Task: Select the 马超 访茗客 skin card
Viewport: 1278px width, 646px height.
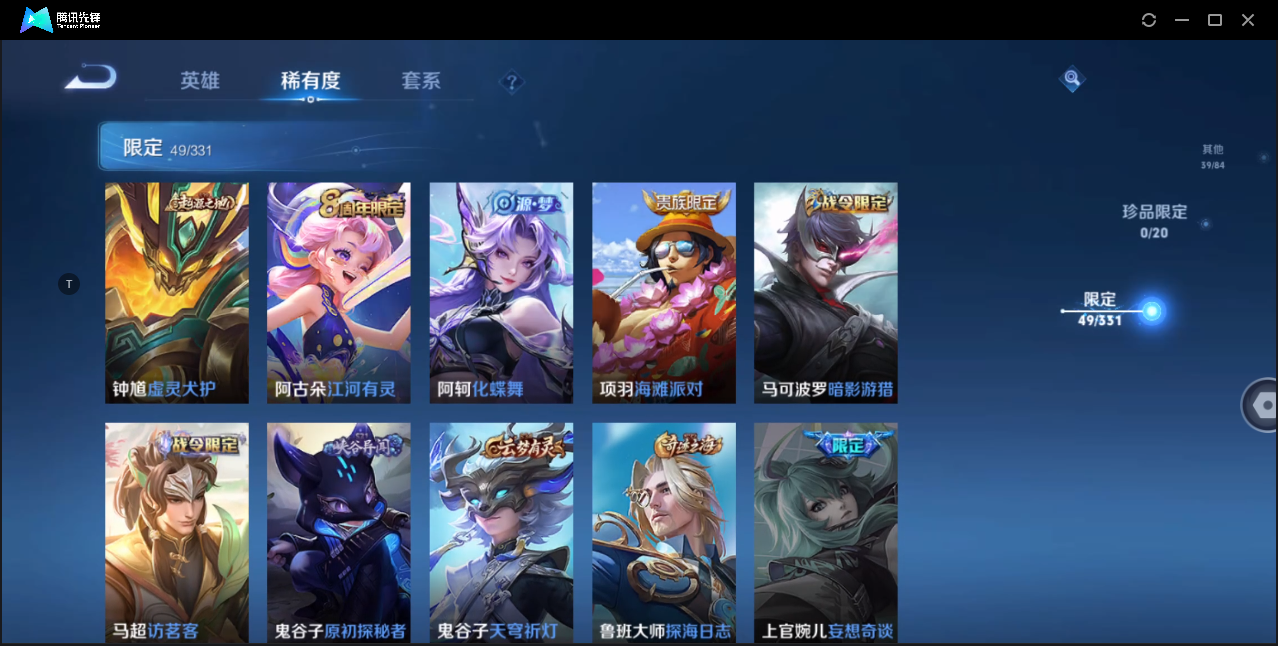Action: [177, 532]
